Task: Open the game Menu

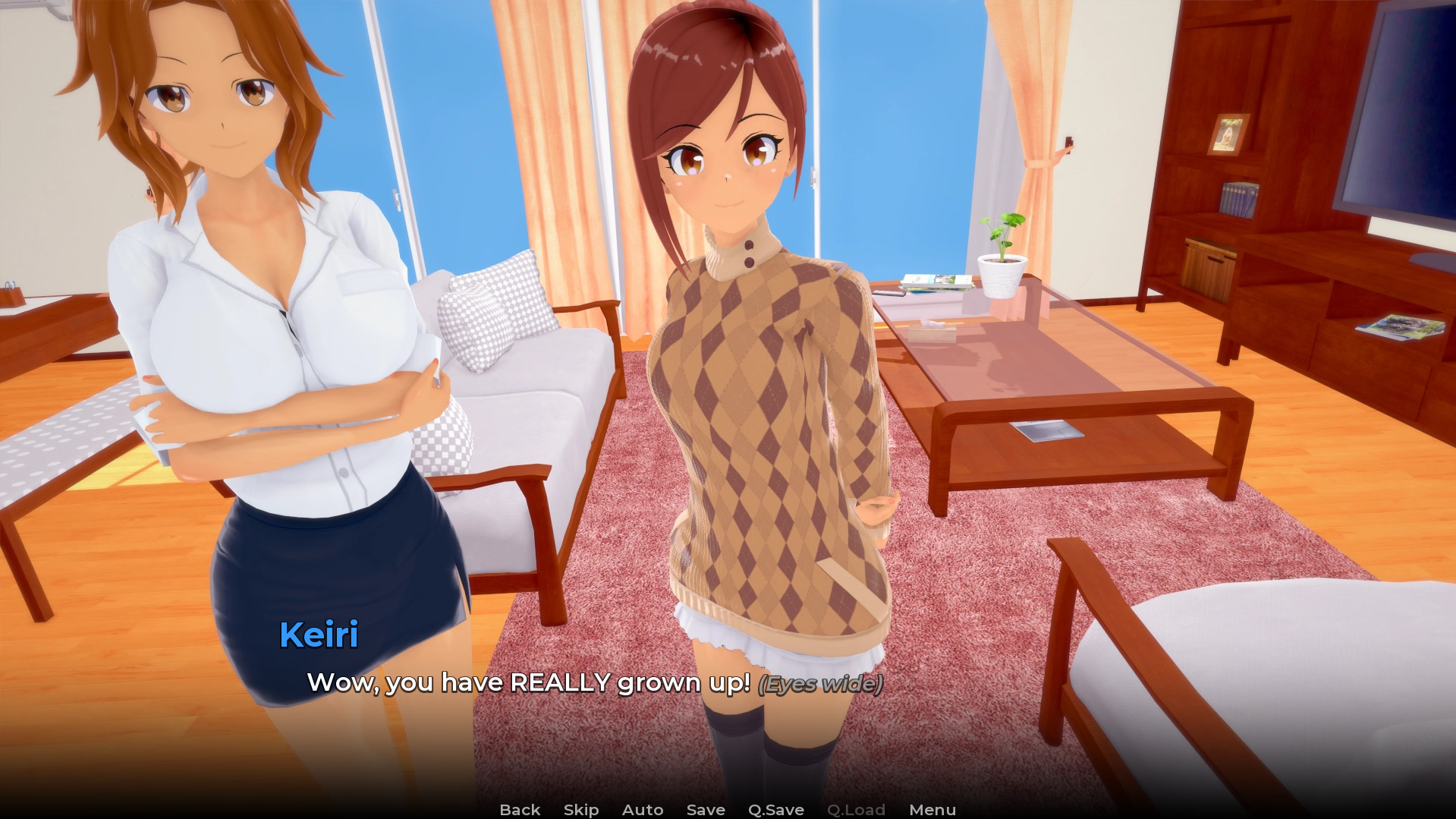Action: 932,810
